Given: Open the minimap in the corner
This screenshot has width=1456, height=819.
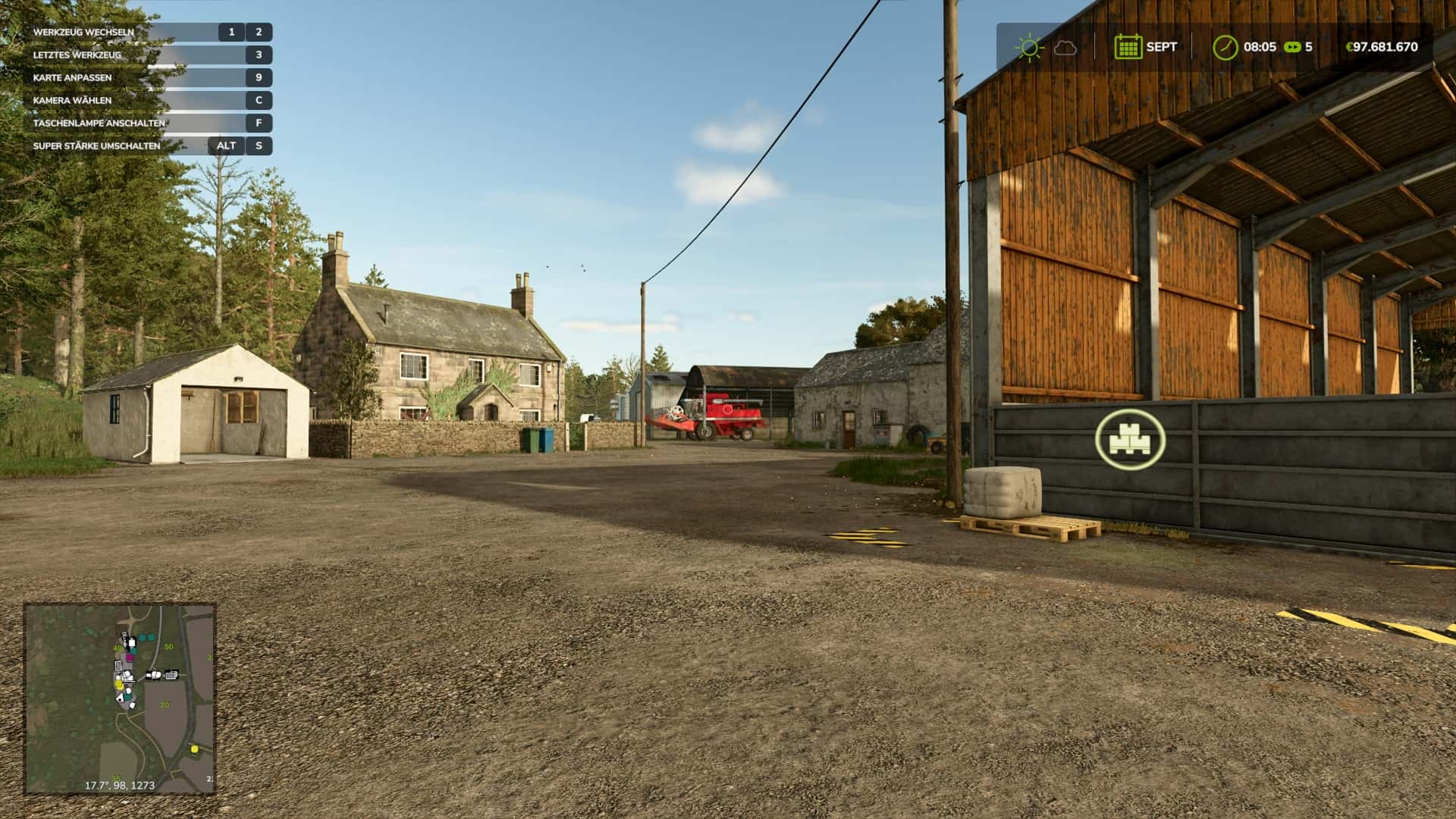Looking at the screenshot, I should tap(120, 698).
